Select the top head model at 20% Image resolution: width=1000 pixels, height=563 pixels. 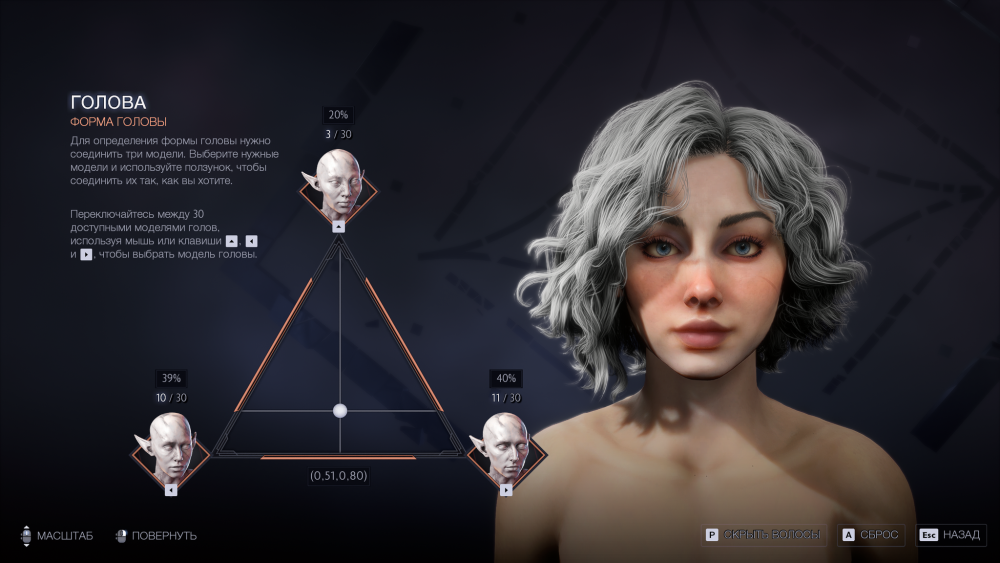(339, 184)
